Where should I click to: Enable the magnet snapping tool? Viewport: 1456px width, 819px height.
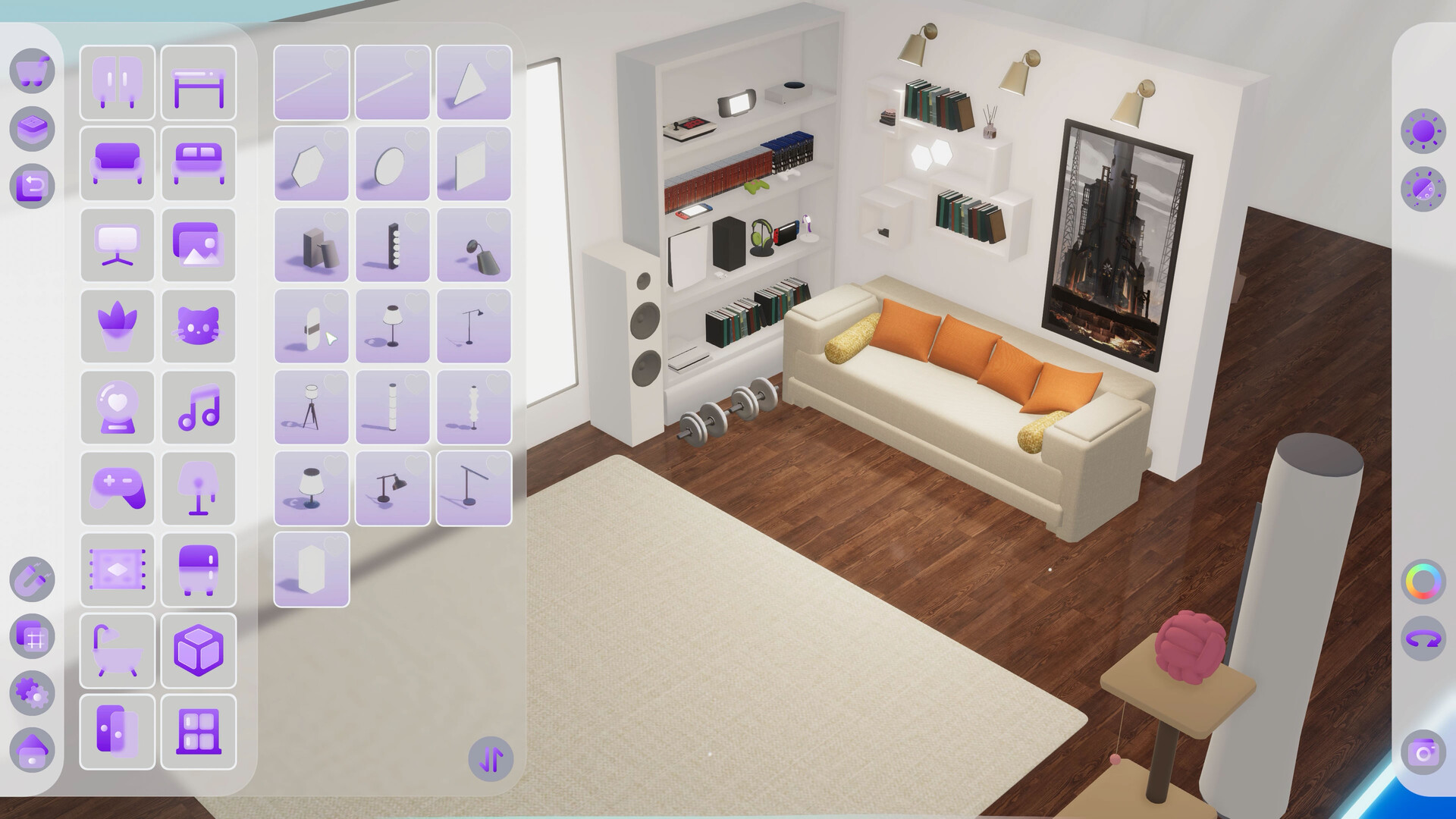(x=32, y=578)
